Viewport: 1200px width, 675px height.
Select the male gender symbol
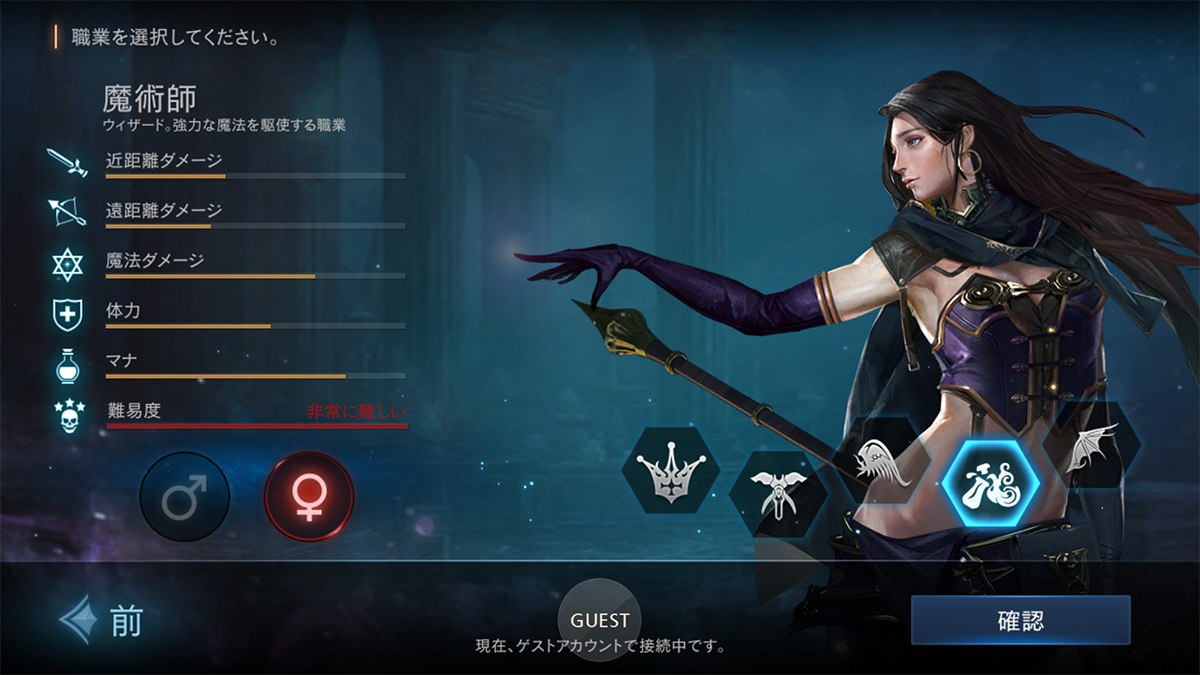184,497
